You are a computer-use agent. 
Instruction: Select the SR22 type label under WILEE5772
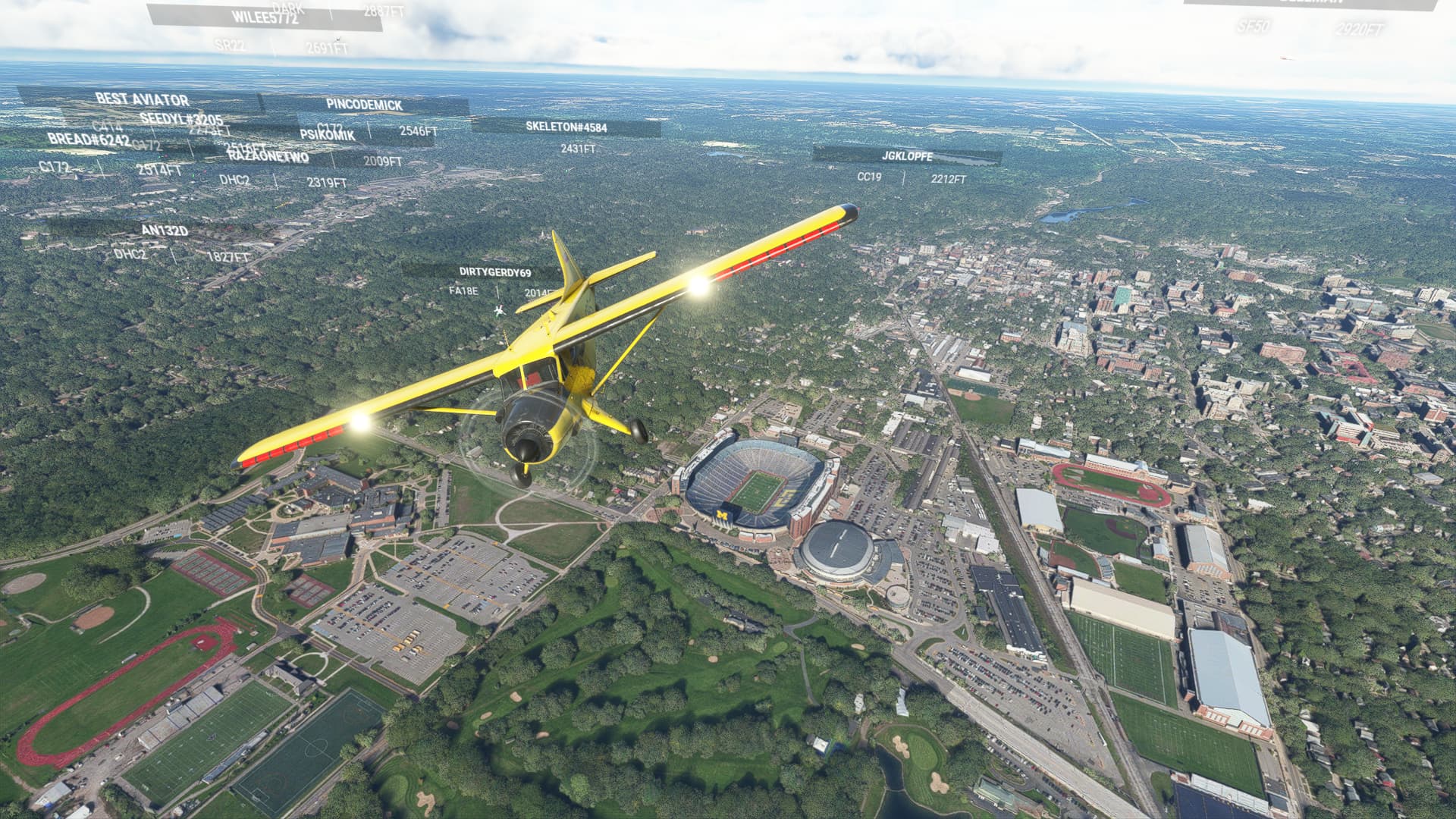231,45
